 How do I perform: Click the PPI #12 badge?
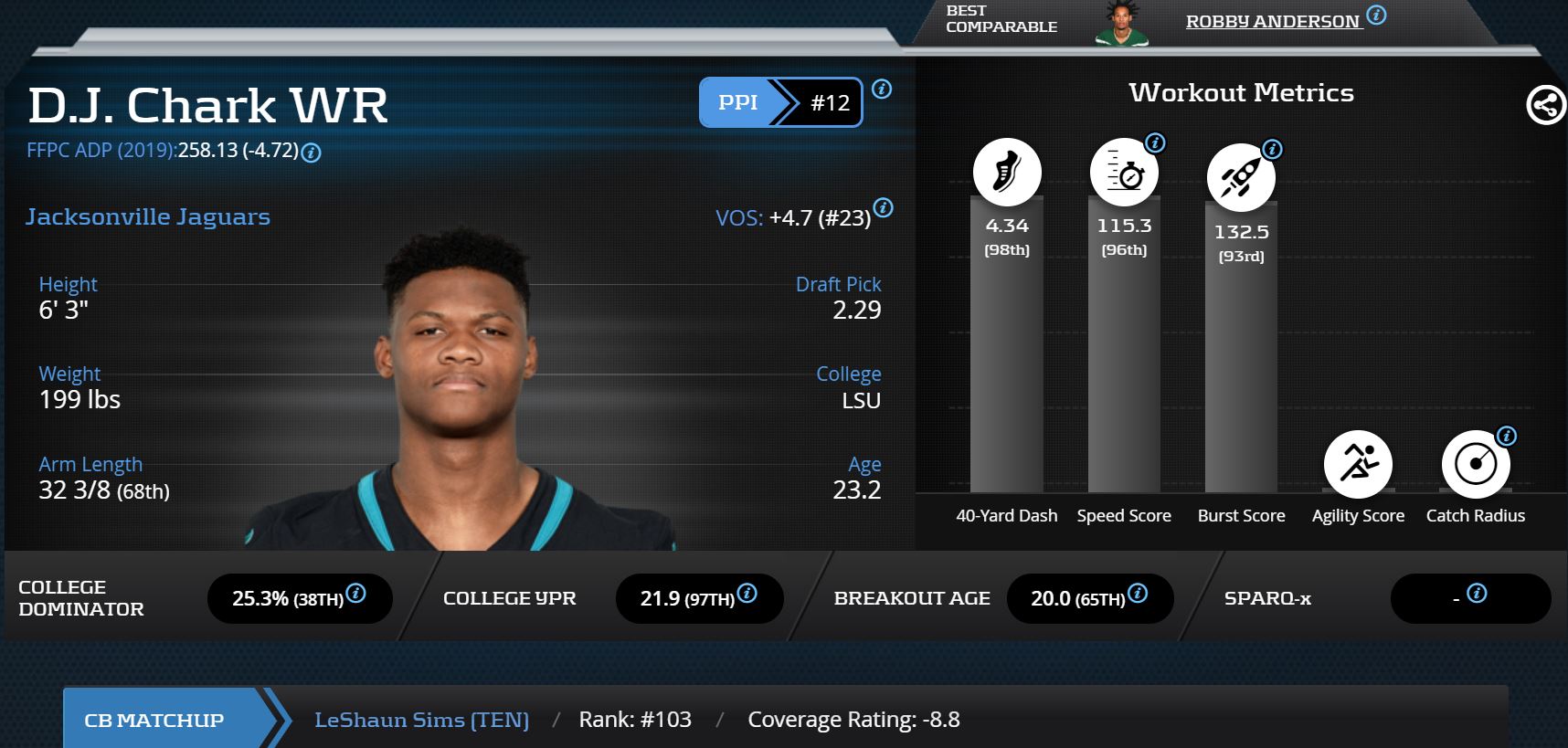point(780,102)
